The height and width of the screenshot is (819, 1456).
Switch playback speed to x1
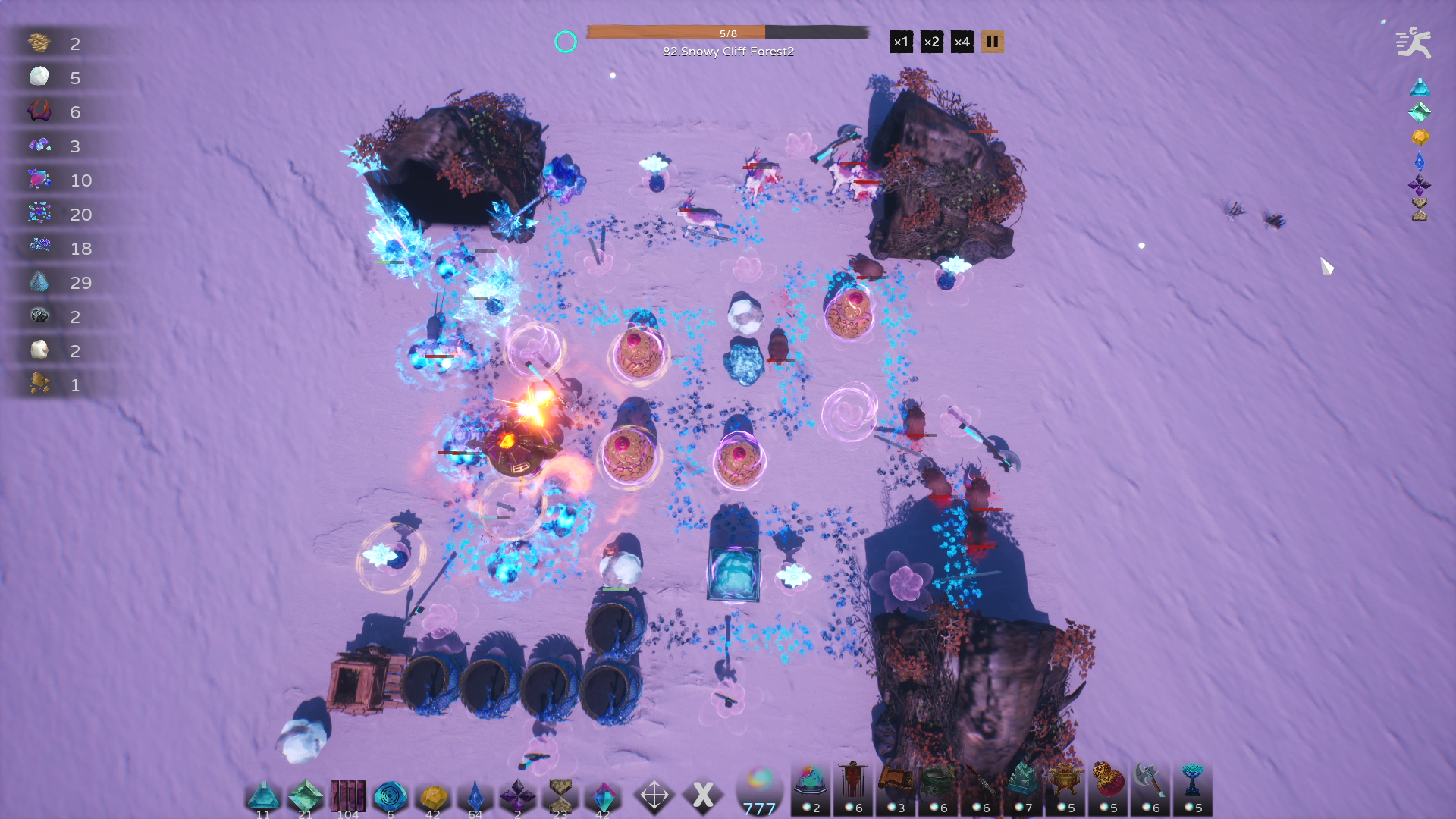[902, 42]
